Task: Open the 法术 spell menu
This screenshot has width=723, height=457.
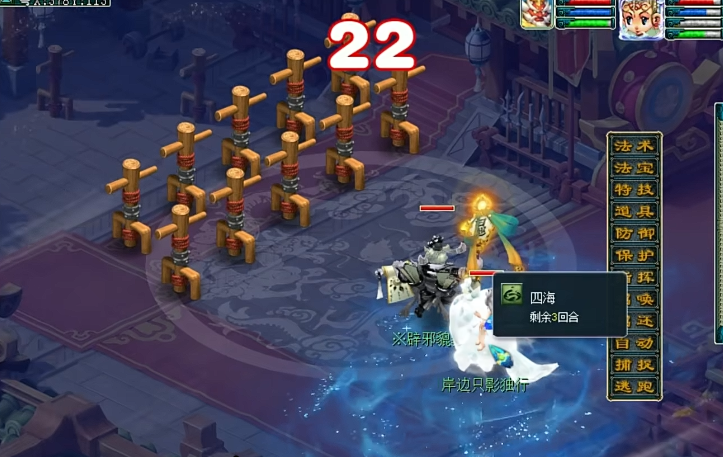Action: 634,146
